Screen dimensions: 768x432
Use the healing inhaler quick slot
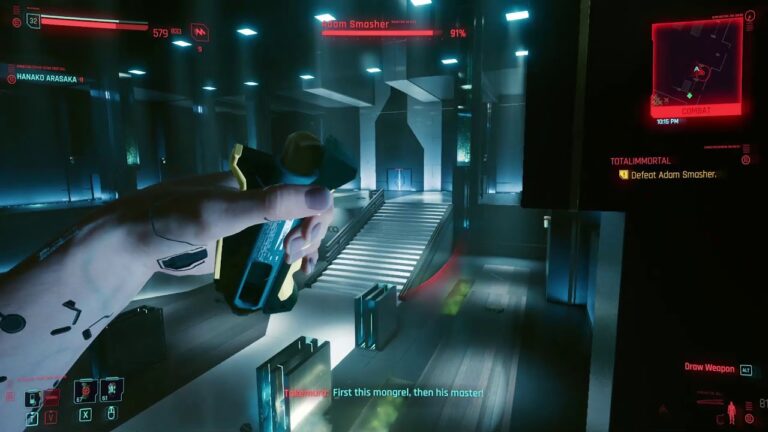pyautogui.click(x=113, y=390)
